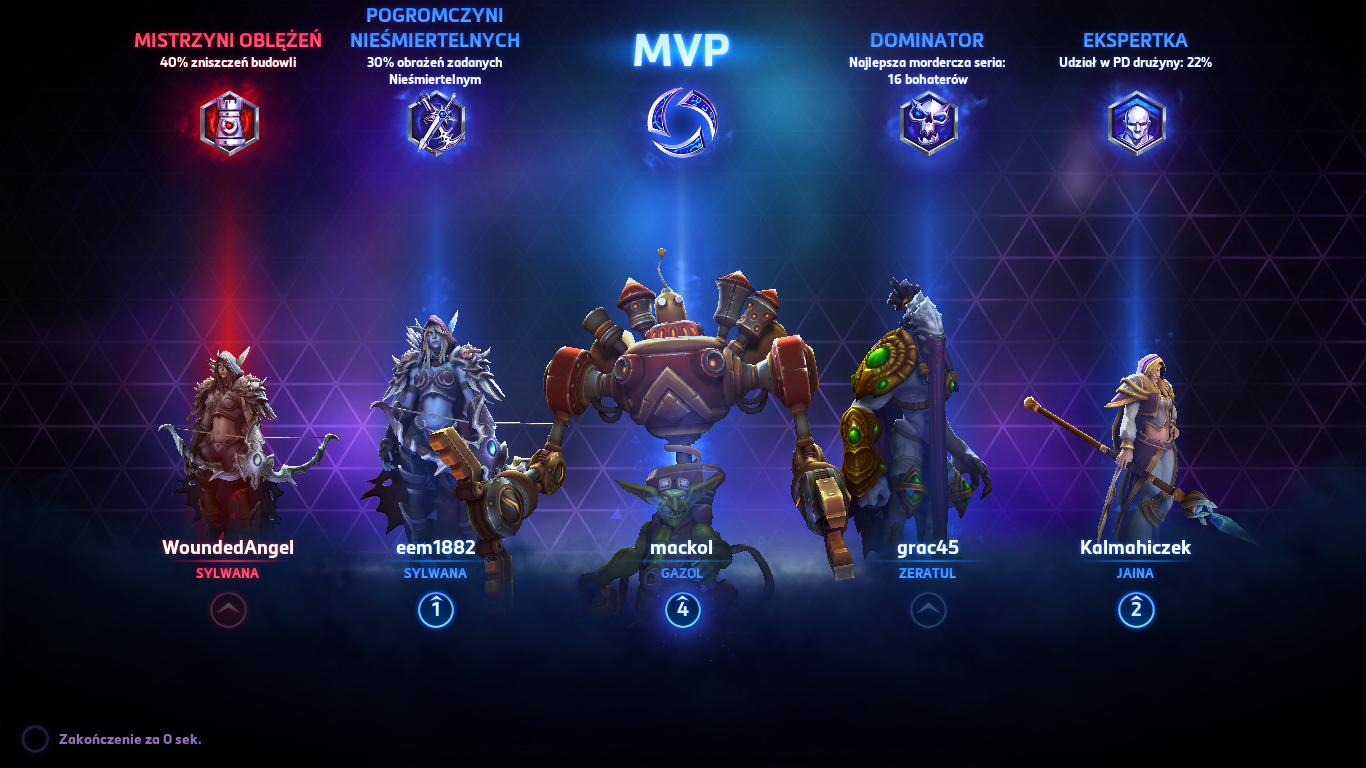The image size is (1366, 768).
Task: Click the player name Kalmahiczek
Action: [x=1135, y=548]
